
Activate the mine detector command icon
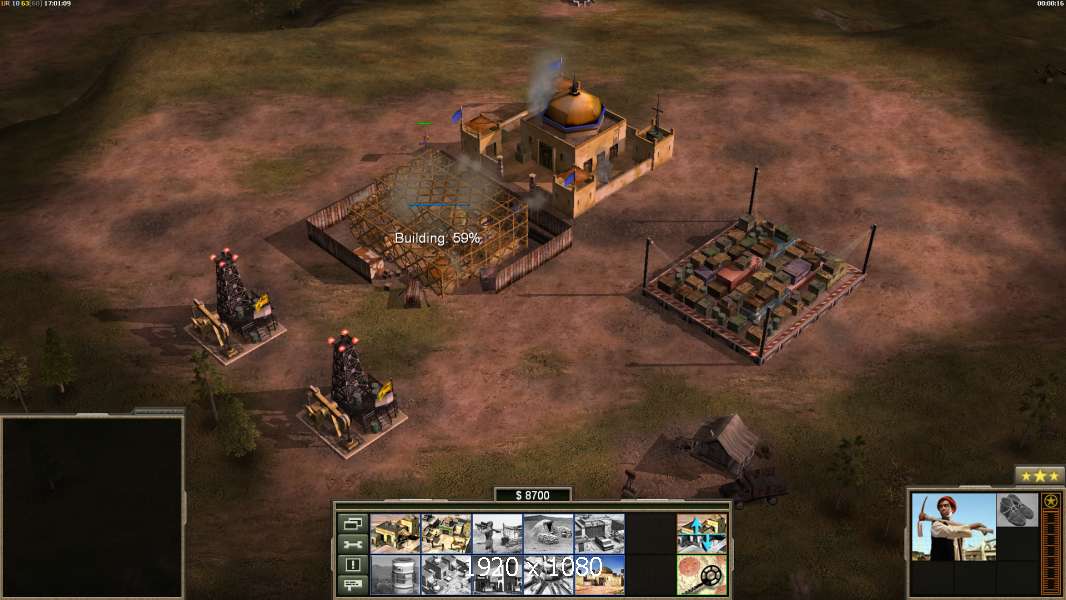[x=702, y=574]
